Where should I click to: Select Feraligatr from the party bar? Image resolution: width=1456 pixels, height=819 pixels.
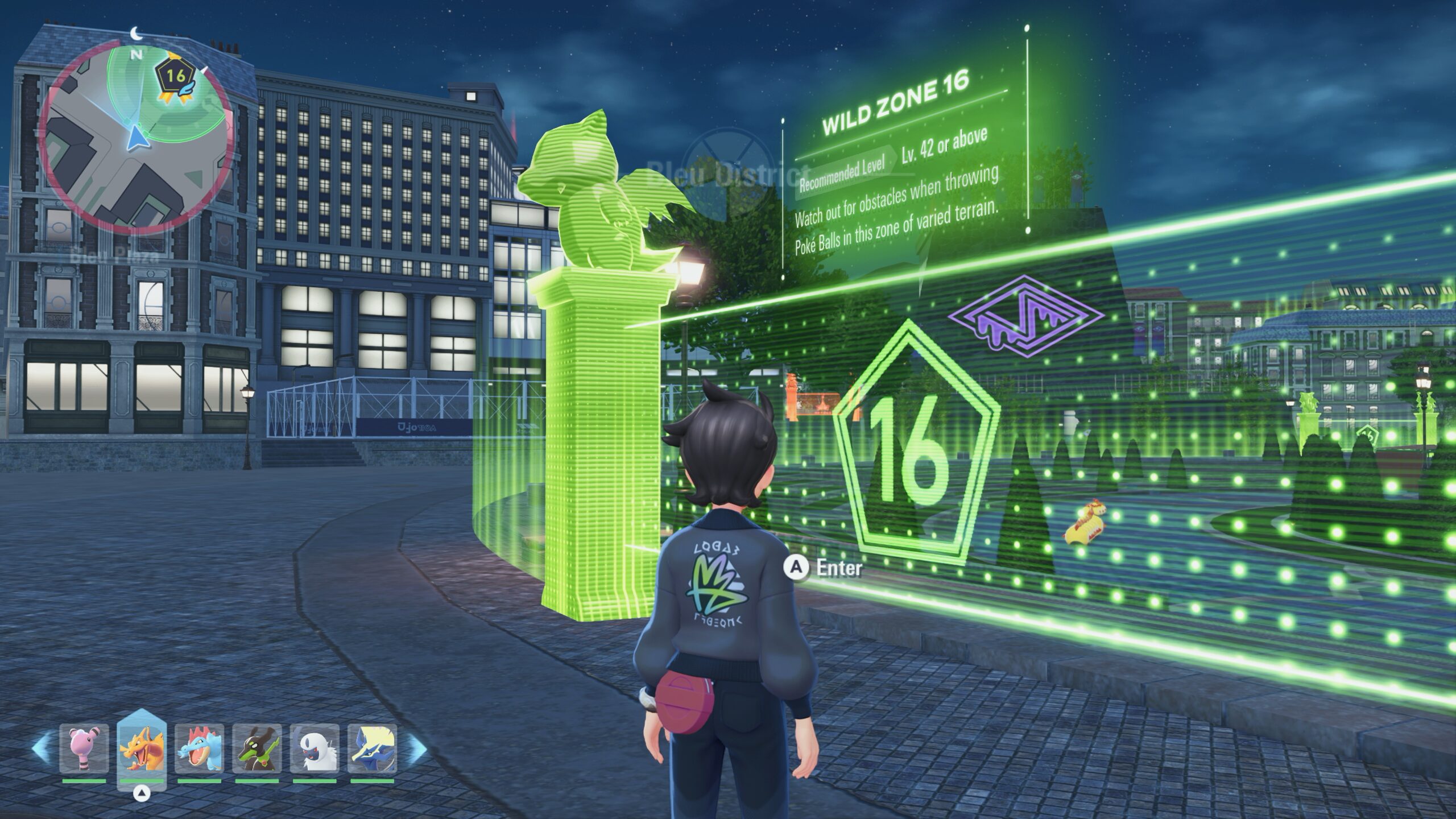(x=199, y=748)
